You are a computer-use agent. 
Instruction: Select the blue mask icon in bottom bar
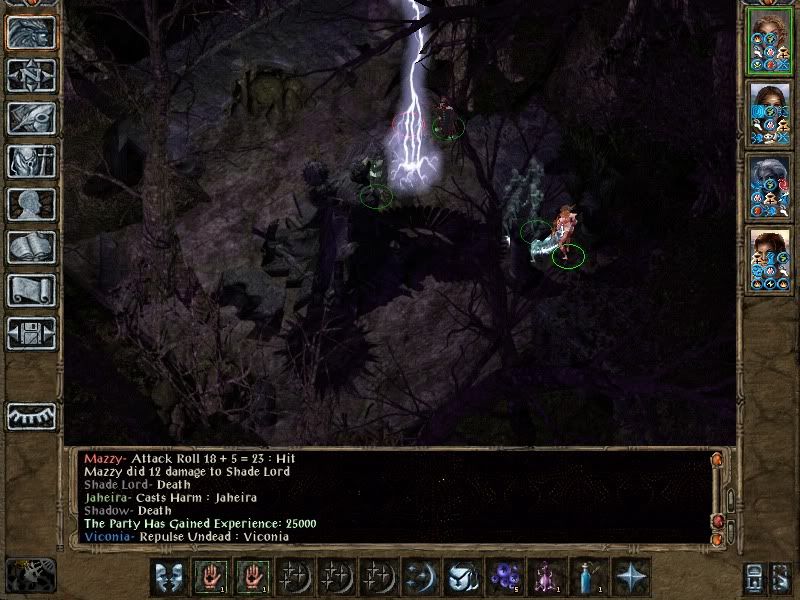click(167, 577)
